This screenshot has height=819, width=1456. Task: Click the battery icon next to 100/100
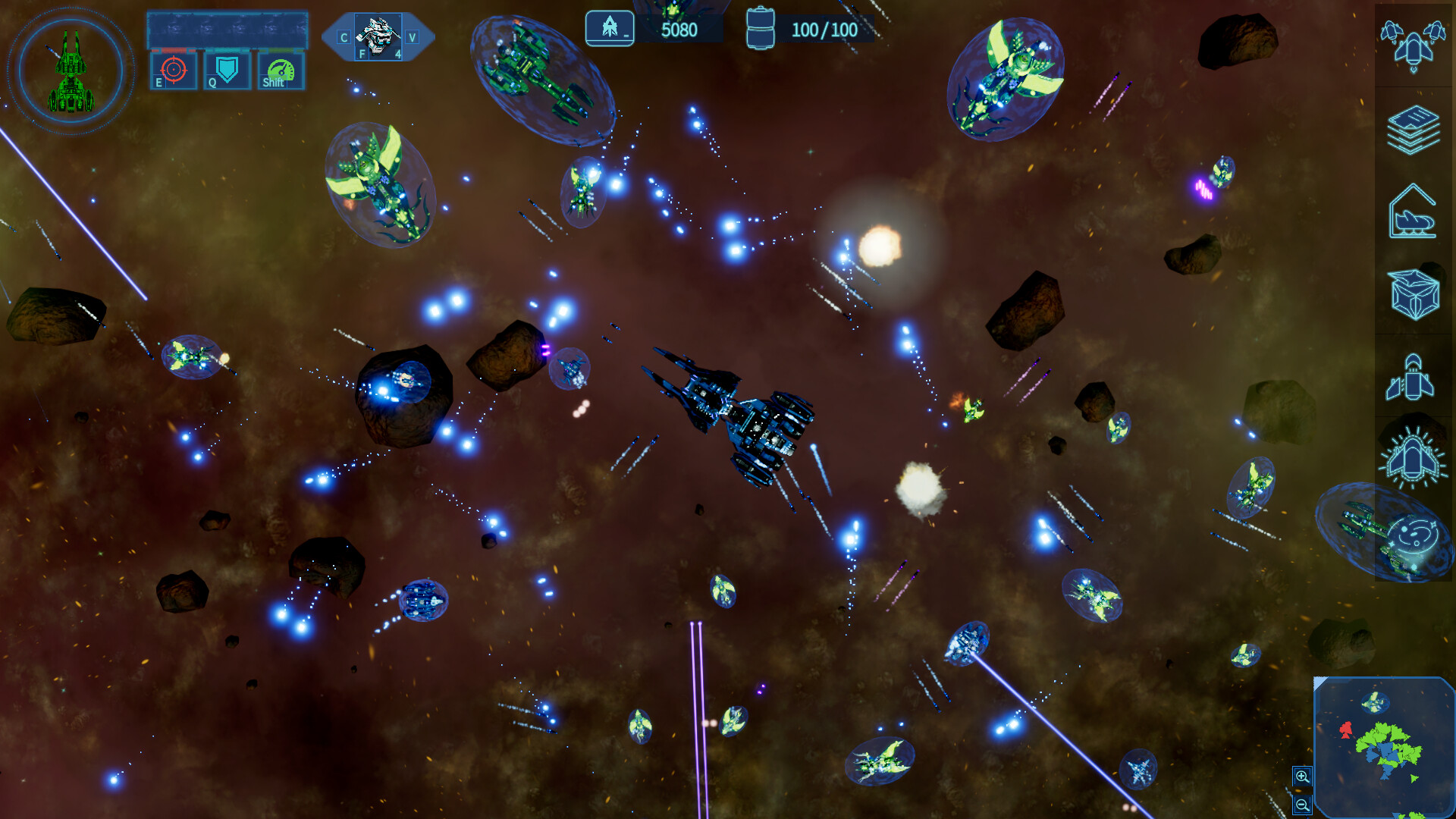click(x=761, y=28)
